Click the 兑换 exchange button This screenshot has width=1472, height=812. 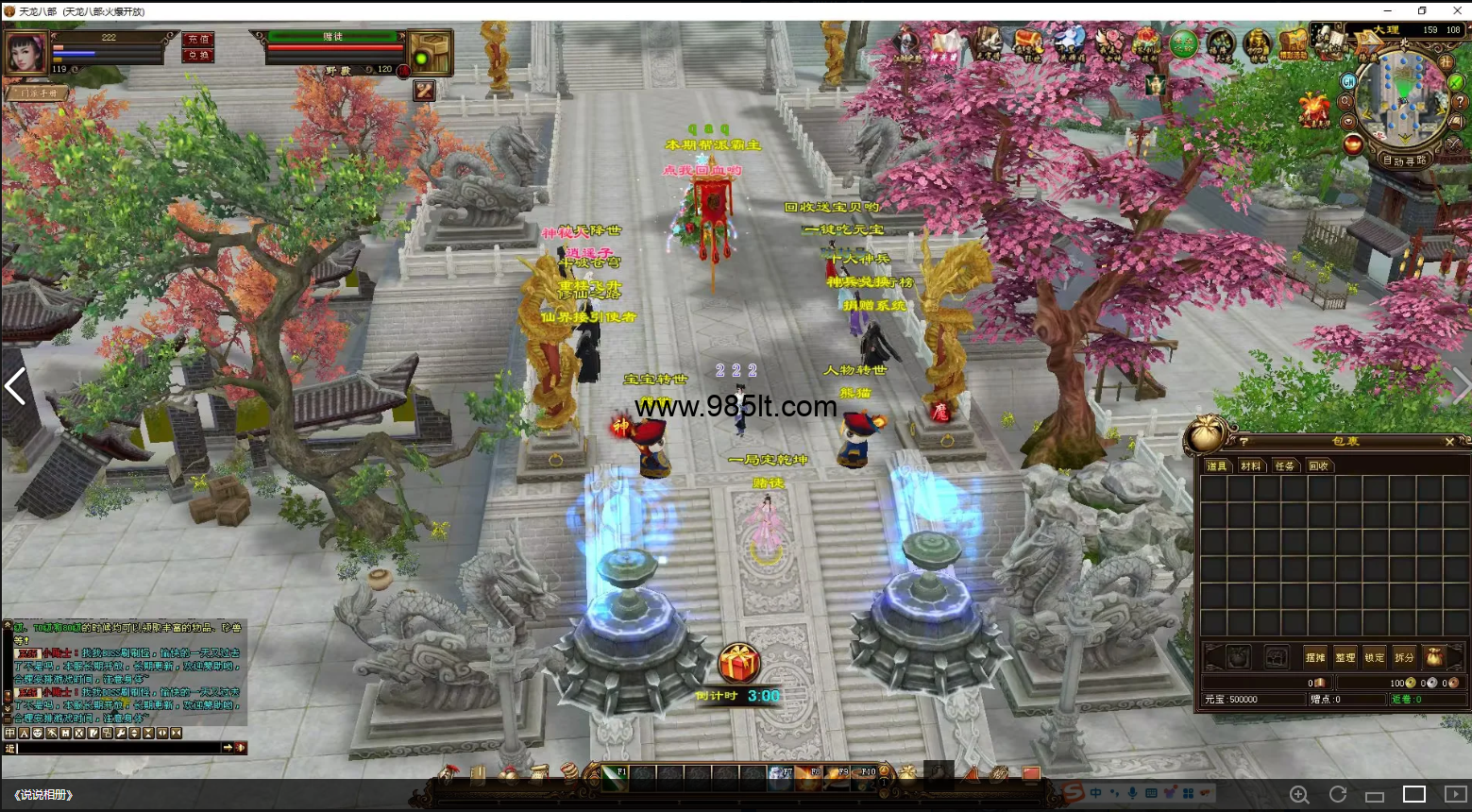[198, 56]
